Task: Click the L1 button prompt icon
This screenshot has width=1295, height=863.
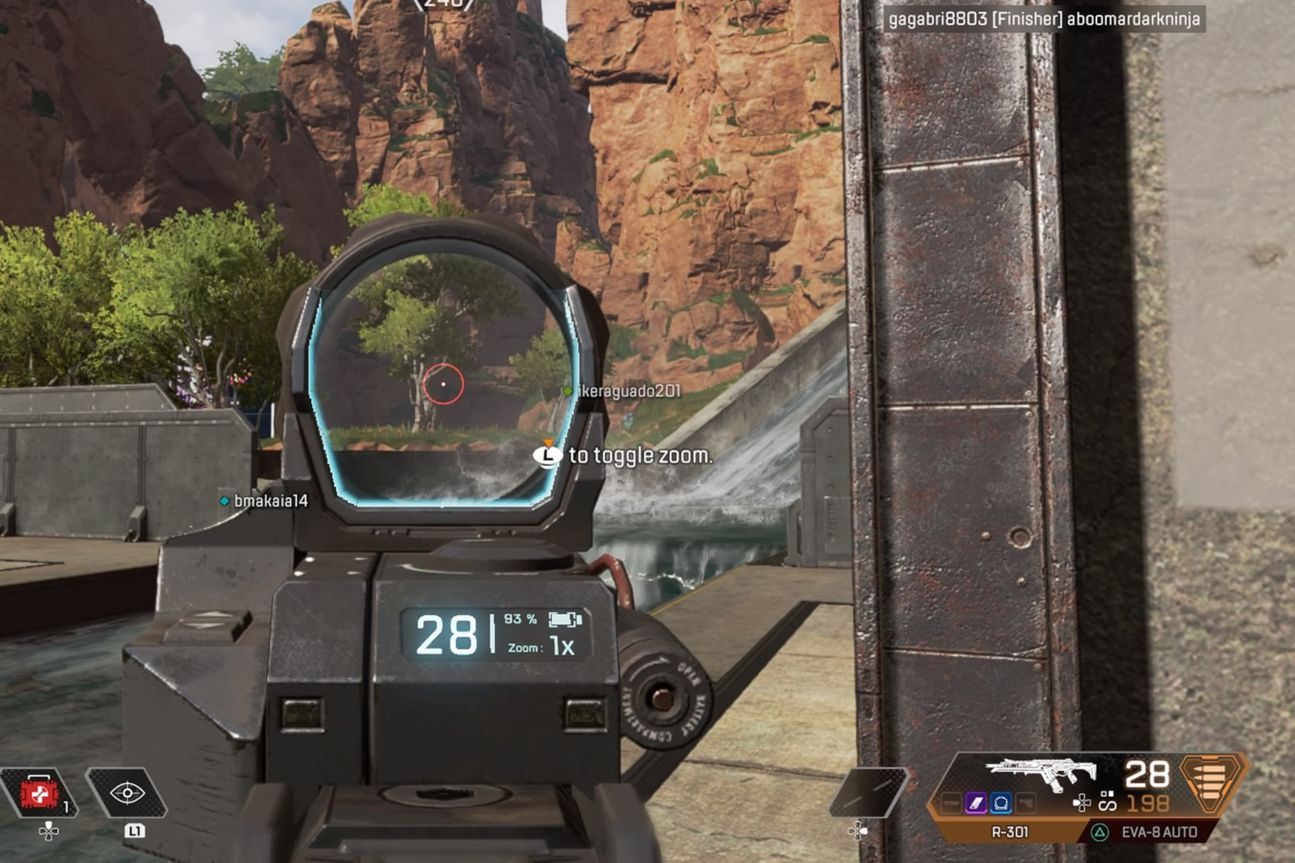Action: pyautogui.click(x=135, y=831)
